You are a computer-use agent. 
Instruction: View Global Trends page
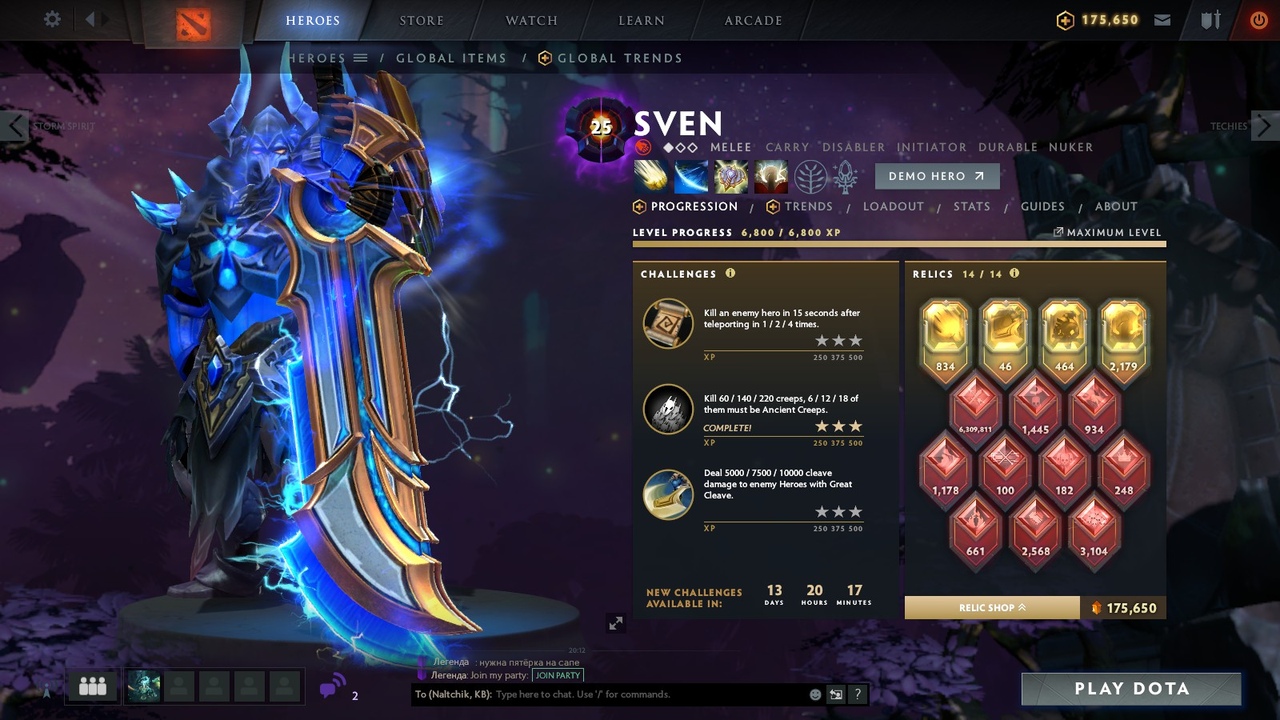point(619,58)
